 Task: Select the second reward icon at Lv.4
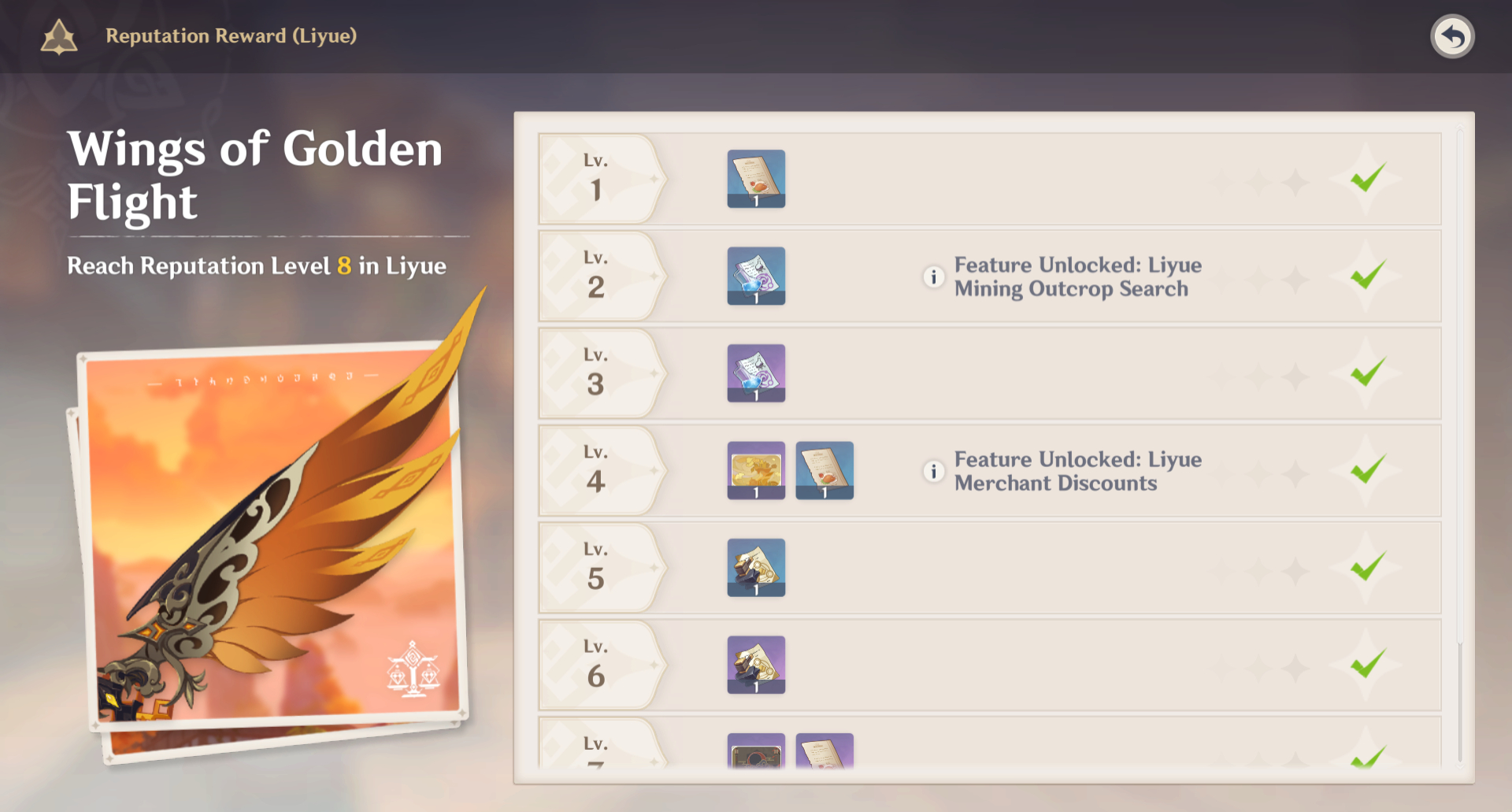(x=825, y=470)
